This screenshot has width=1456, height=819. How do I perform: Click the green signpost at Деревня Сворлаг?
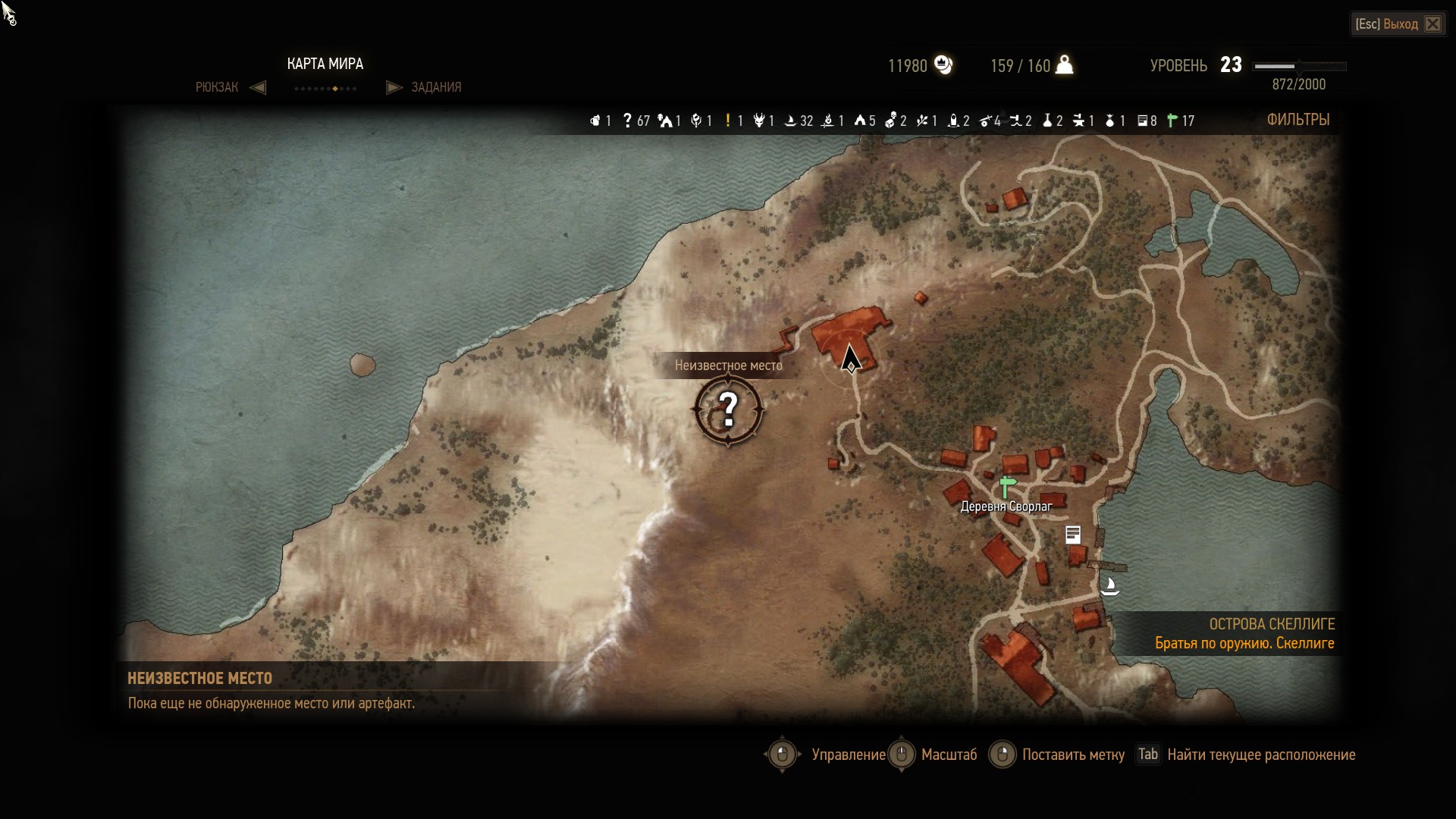point(1007,486)
